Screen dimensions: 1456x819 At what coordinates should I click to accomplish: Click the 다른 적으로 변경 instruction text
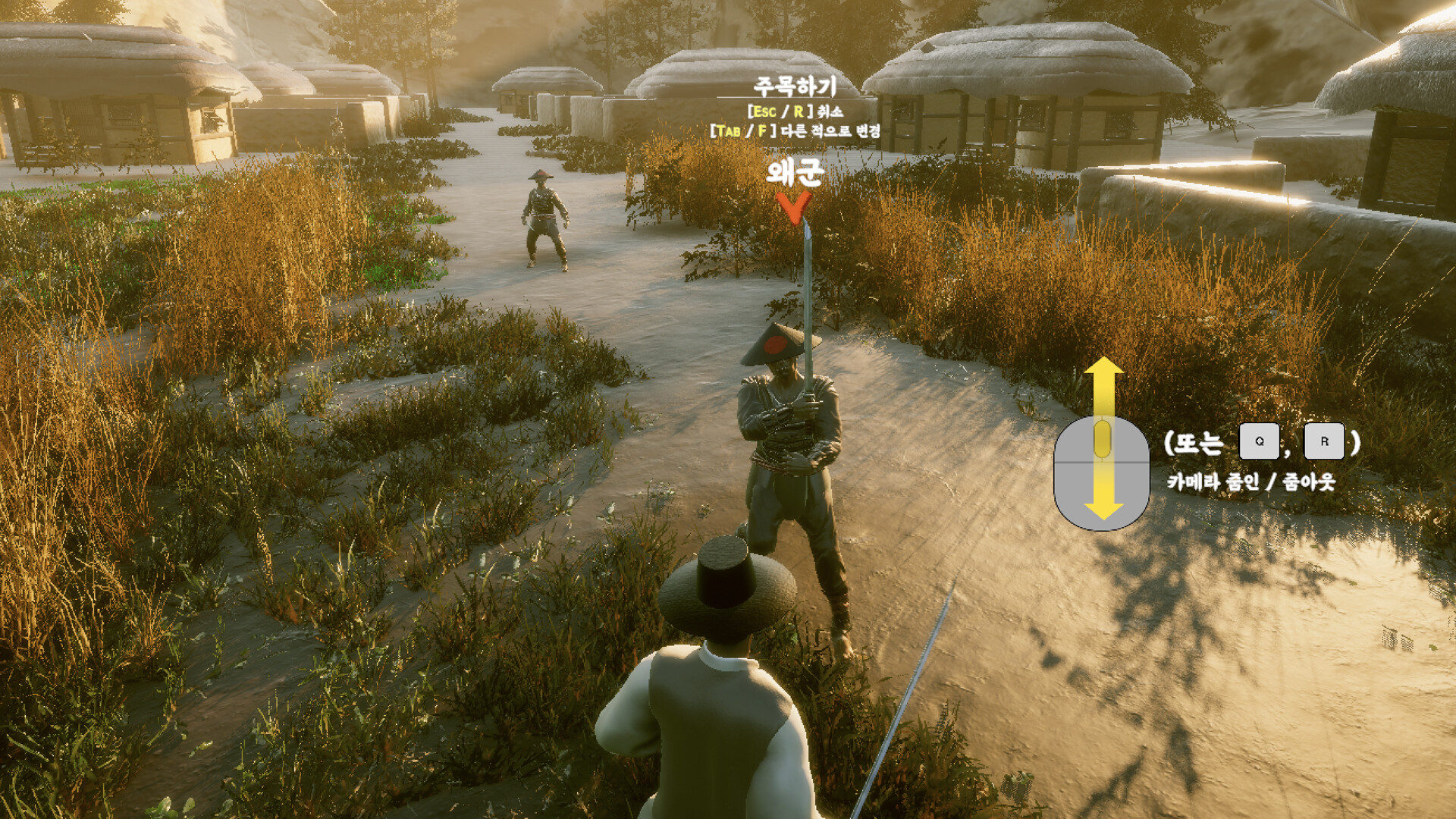[831, 131]
